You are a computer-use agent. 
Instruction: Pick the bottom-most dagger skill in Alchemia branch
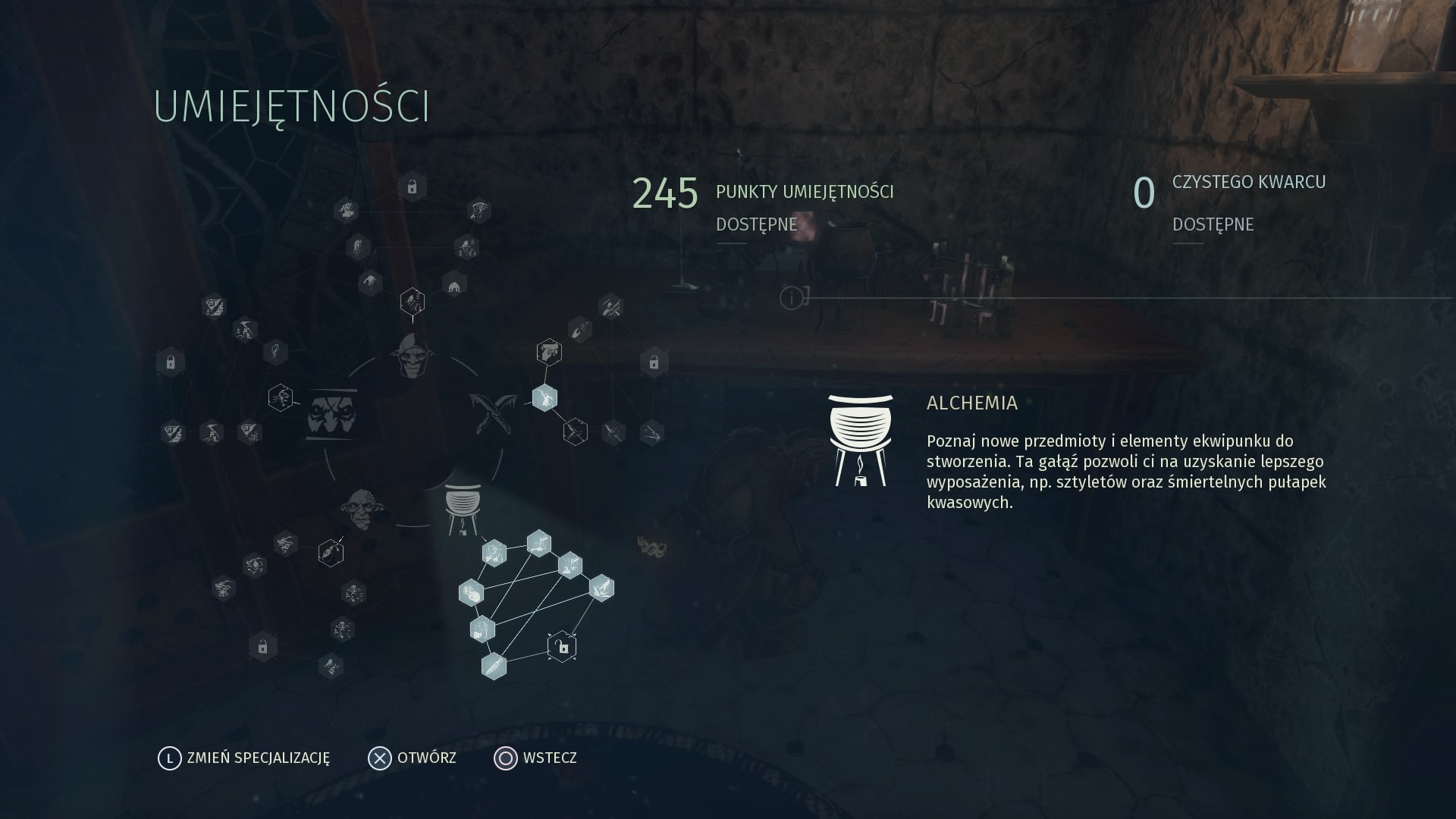pyautogui.click(x=494, y=666)
